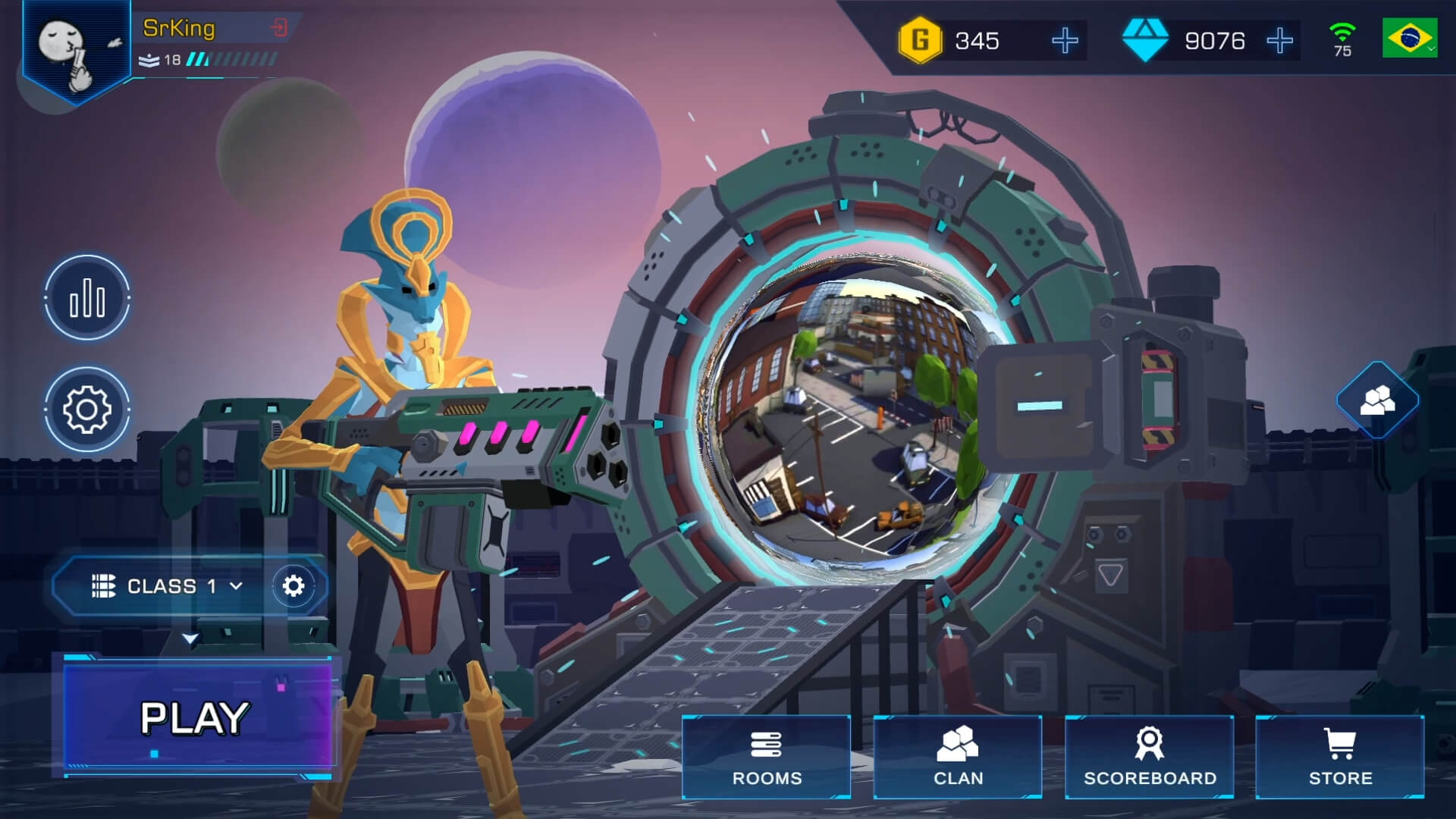The width and height of the screenshot is (1456, 819).
Task: Add more gold coins with the plus
Action: (x=1065, y=40)
